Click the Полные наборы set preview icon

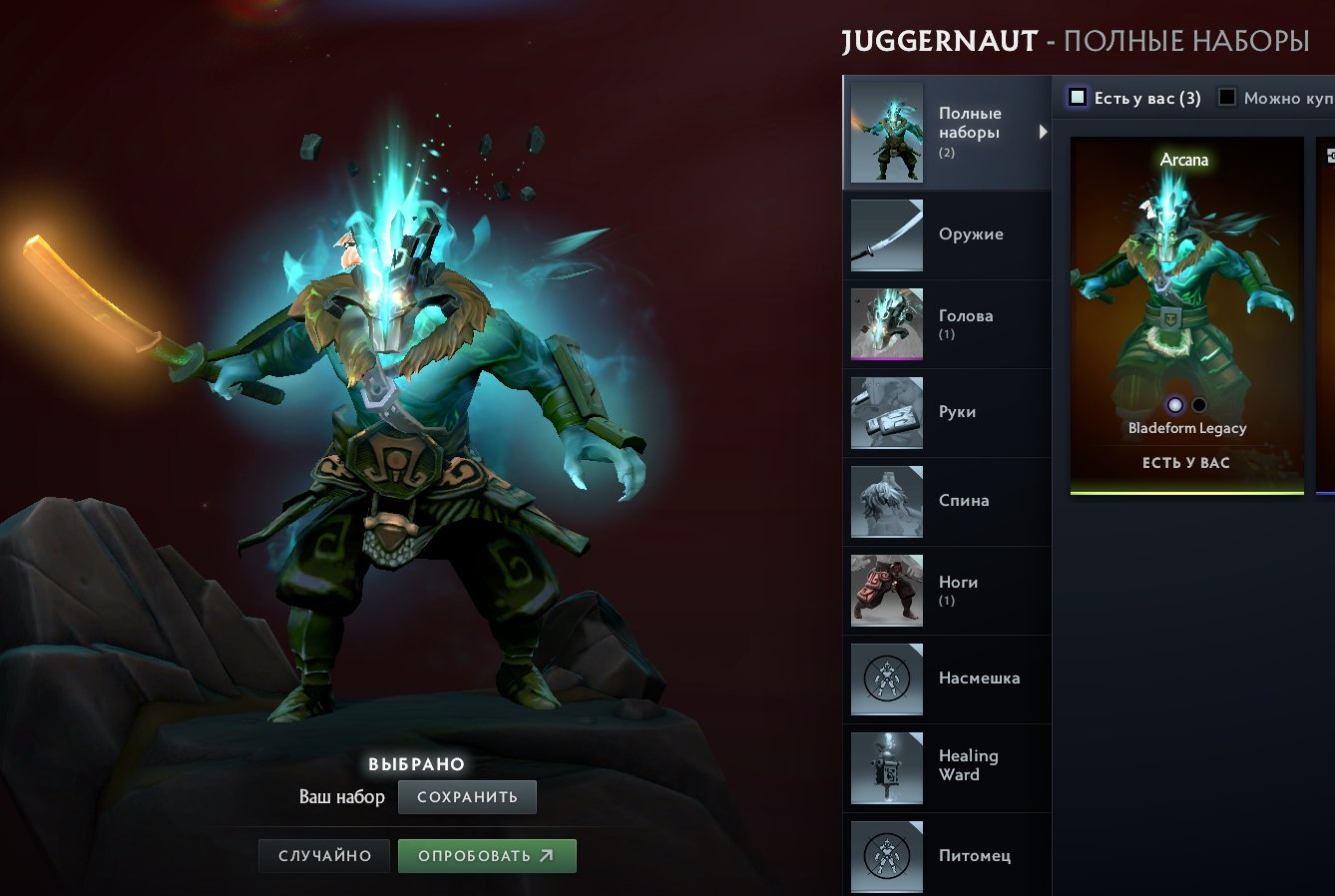[886, 133]
